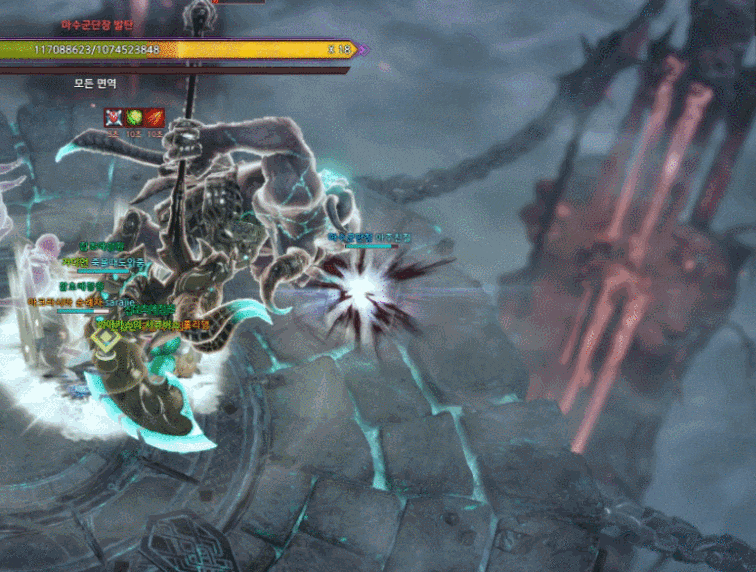Select the green orb debuff icon
The height and width of the screenshot is (572, 756).
click(x=134, y=118)
